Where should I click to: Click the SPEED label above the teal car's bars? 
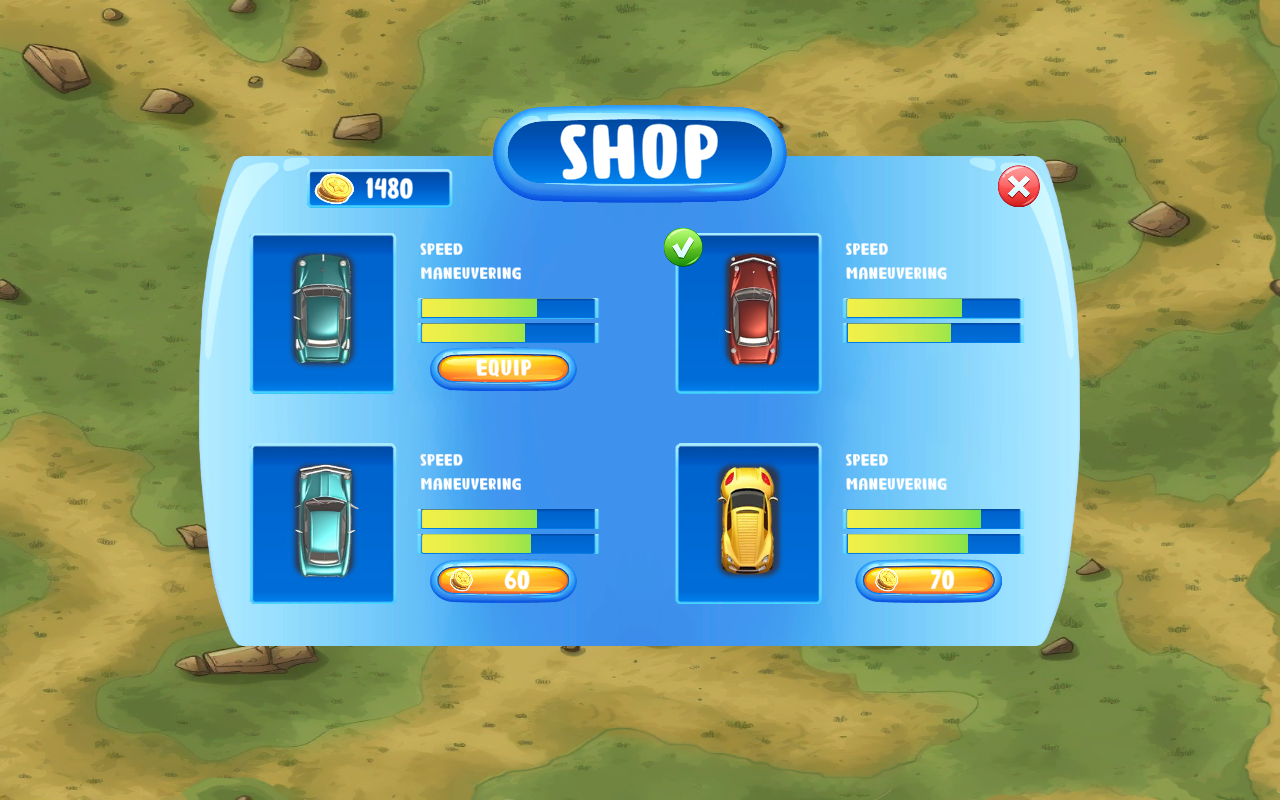(x=441, y=249)
